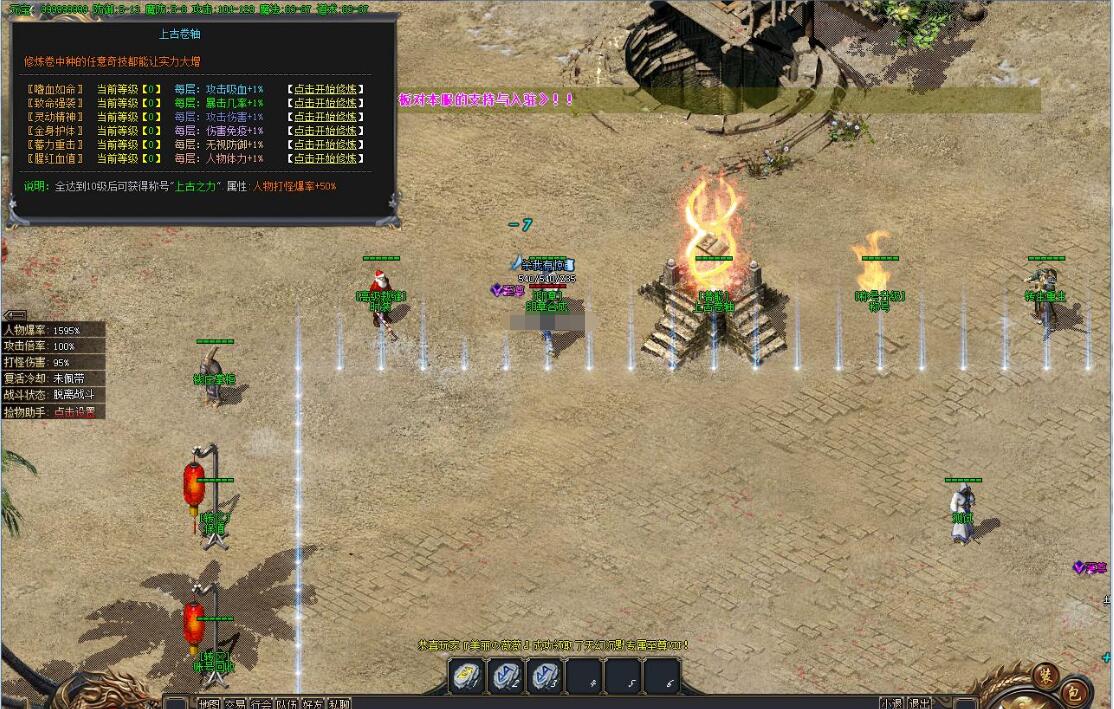This screenshot has height=709, width=1114.
Task: Click 点击开始修炼 for 蓄力重击
Action: pyautogui.click(x=325, y=145)
